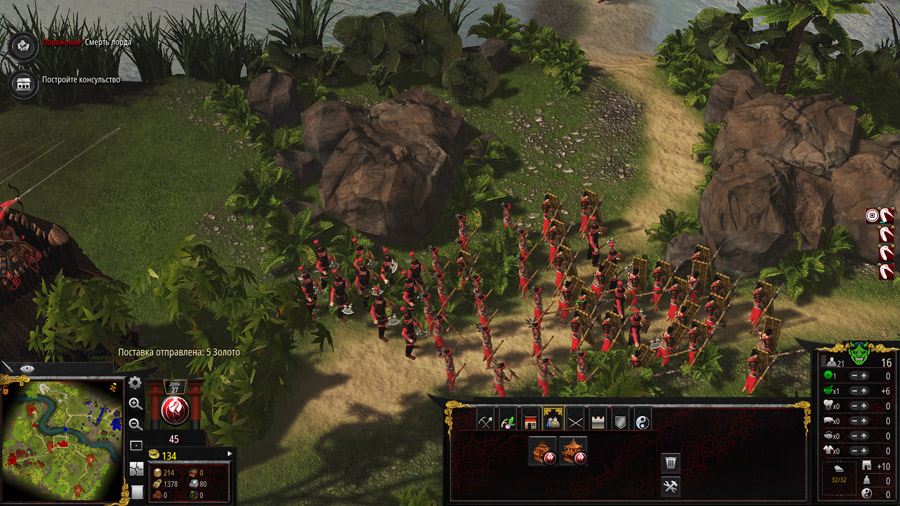Select the yin-yang spirit tab

click(x=642, y=420)
